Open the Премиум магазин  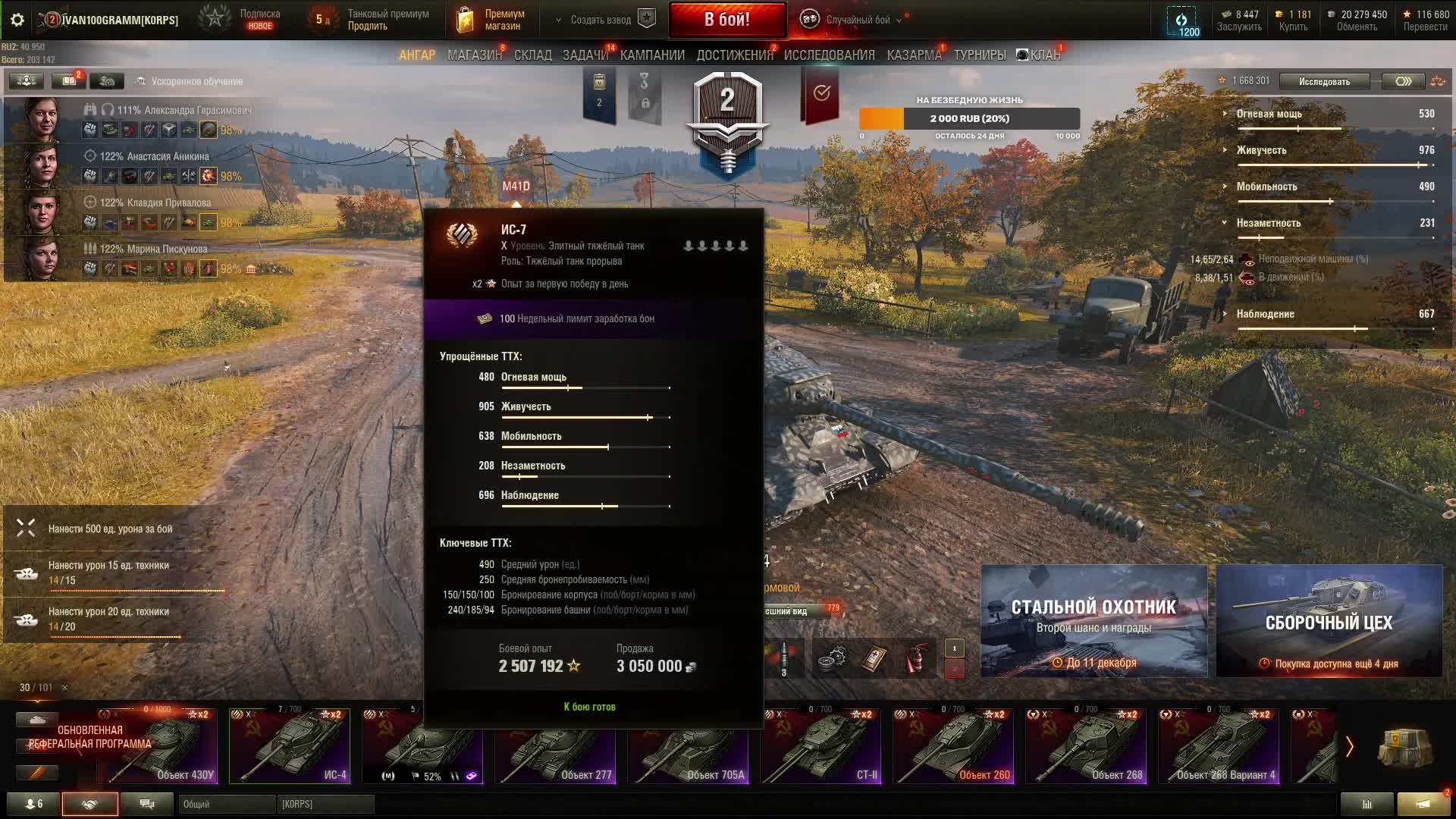[x=491, y=20]
